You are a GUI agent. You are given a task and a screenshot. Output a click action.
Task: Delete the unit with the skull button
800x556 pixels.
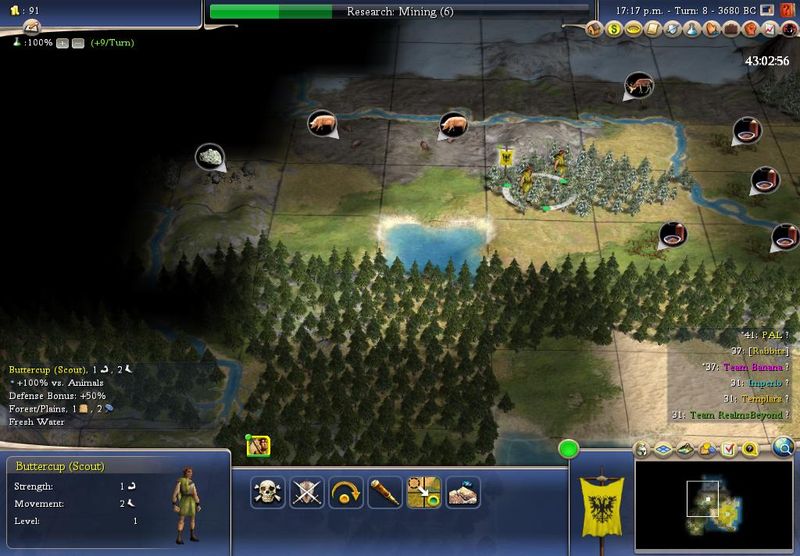(x=267, y=491)
